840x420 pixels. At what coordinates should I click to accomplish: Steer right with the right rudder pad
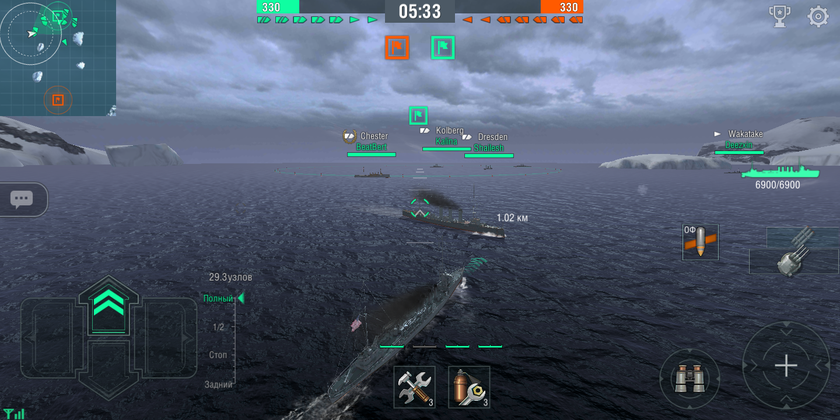160,338
